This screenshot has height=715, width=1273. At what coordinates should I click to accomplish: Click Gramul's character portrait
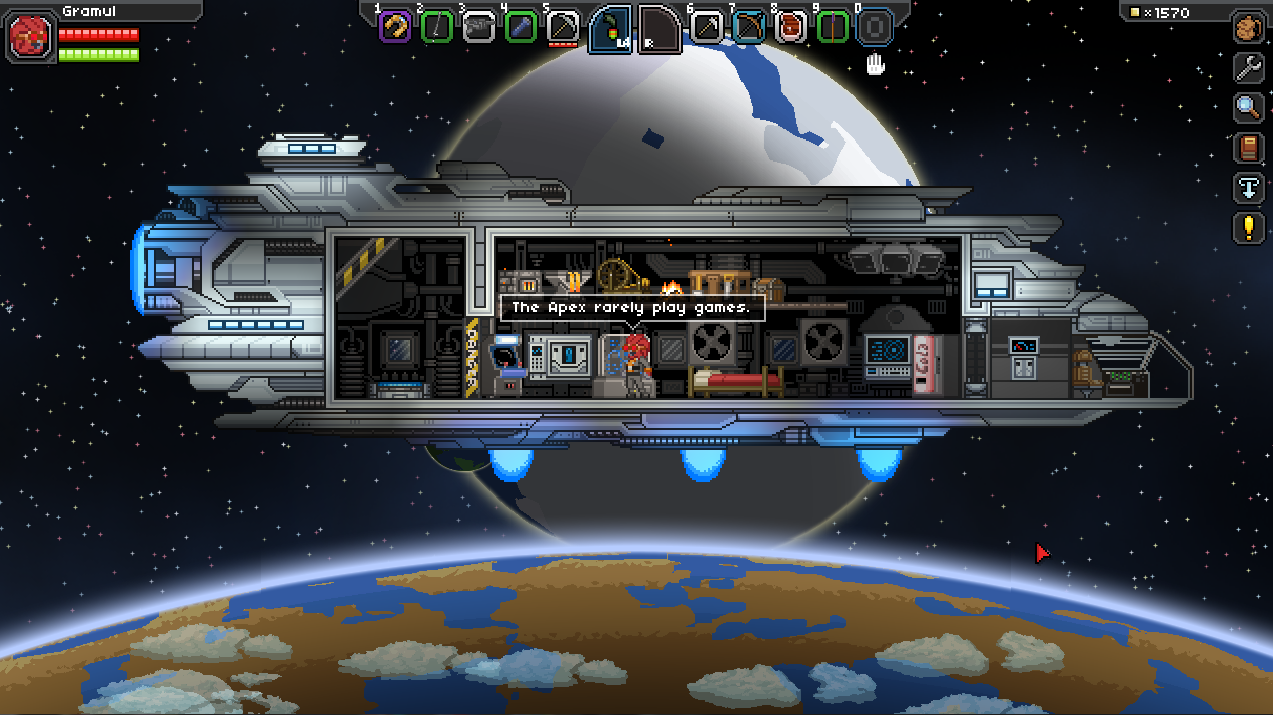(27, 35)
